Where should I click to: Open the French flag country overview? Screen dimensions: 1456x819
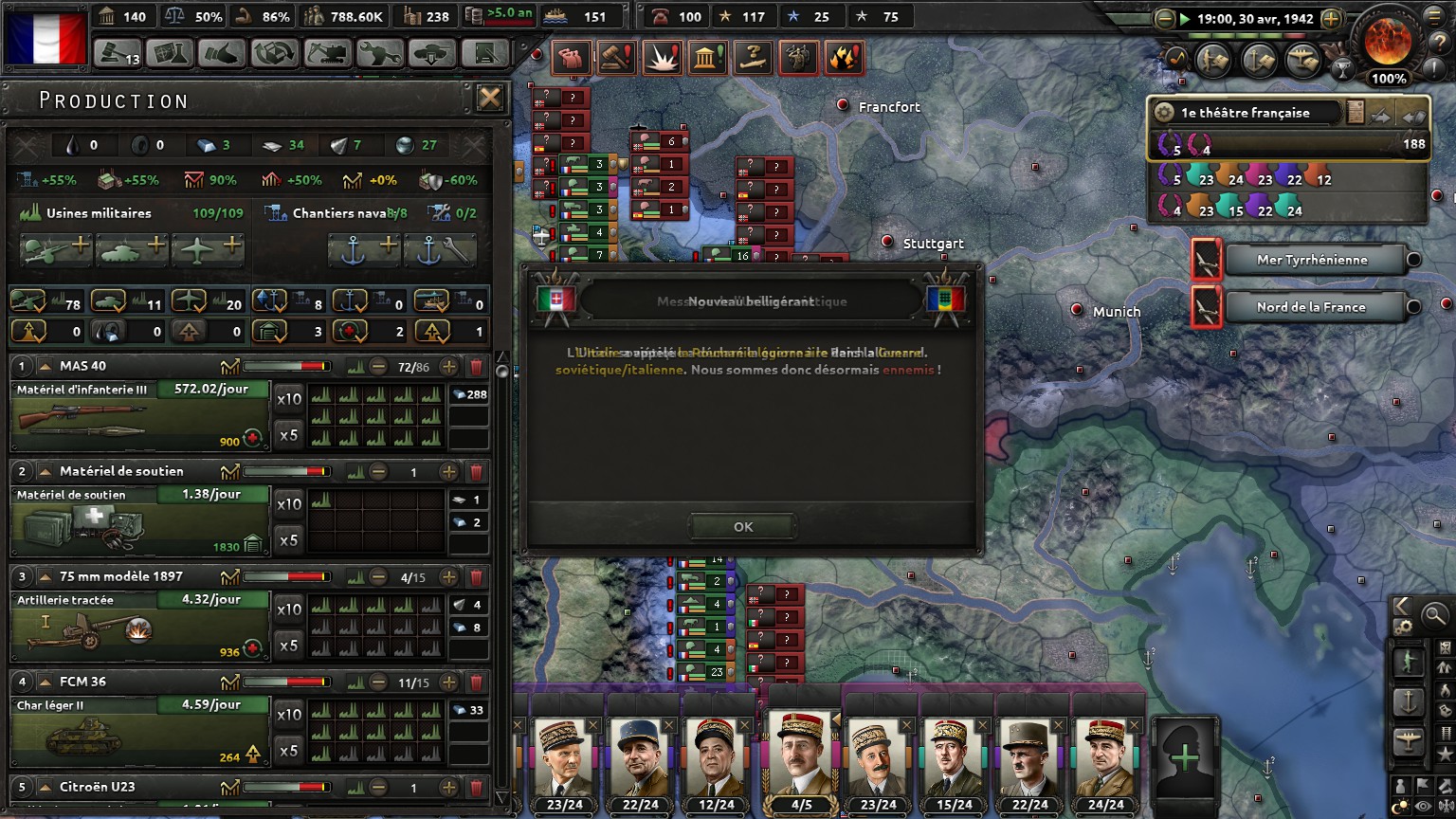pyautogui.click(x=45, y=36)
